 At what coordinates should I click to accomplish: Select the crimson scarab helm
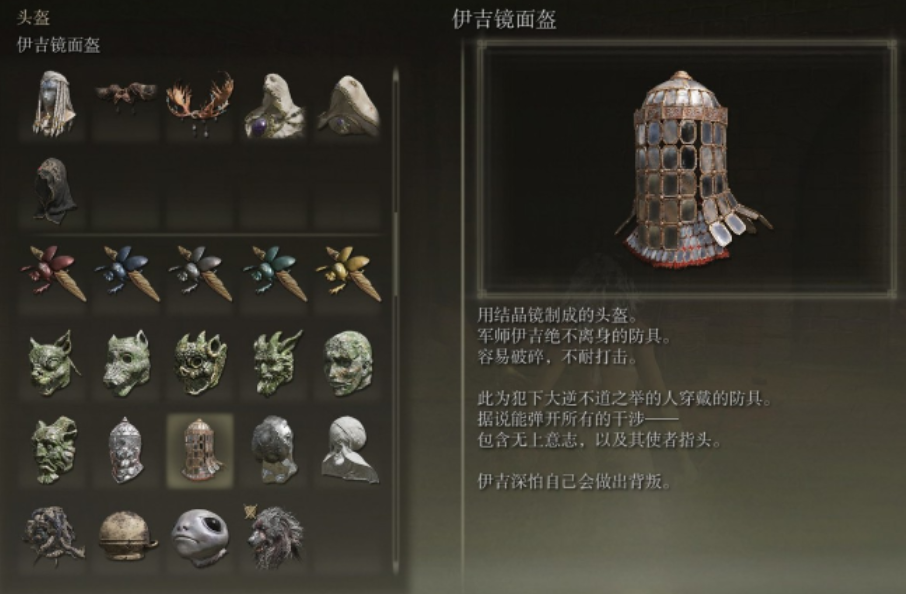pyautogui.click(x=53, y=271)
